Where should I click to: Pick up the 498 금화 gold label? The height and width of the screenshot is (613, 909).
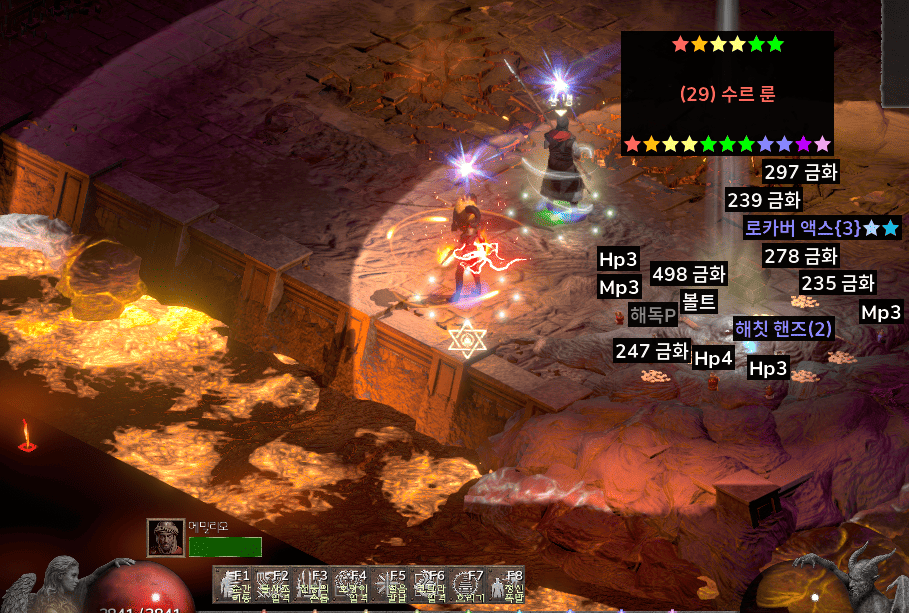coord(689,274)
